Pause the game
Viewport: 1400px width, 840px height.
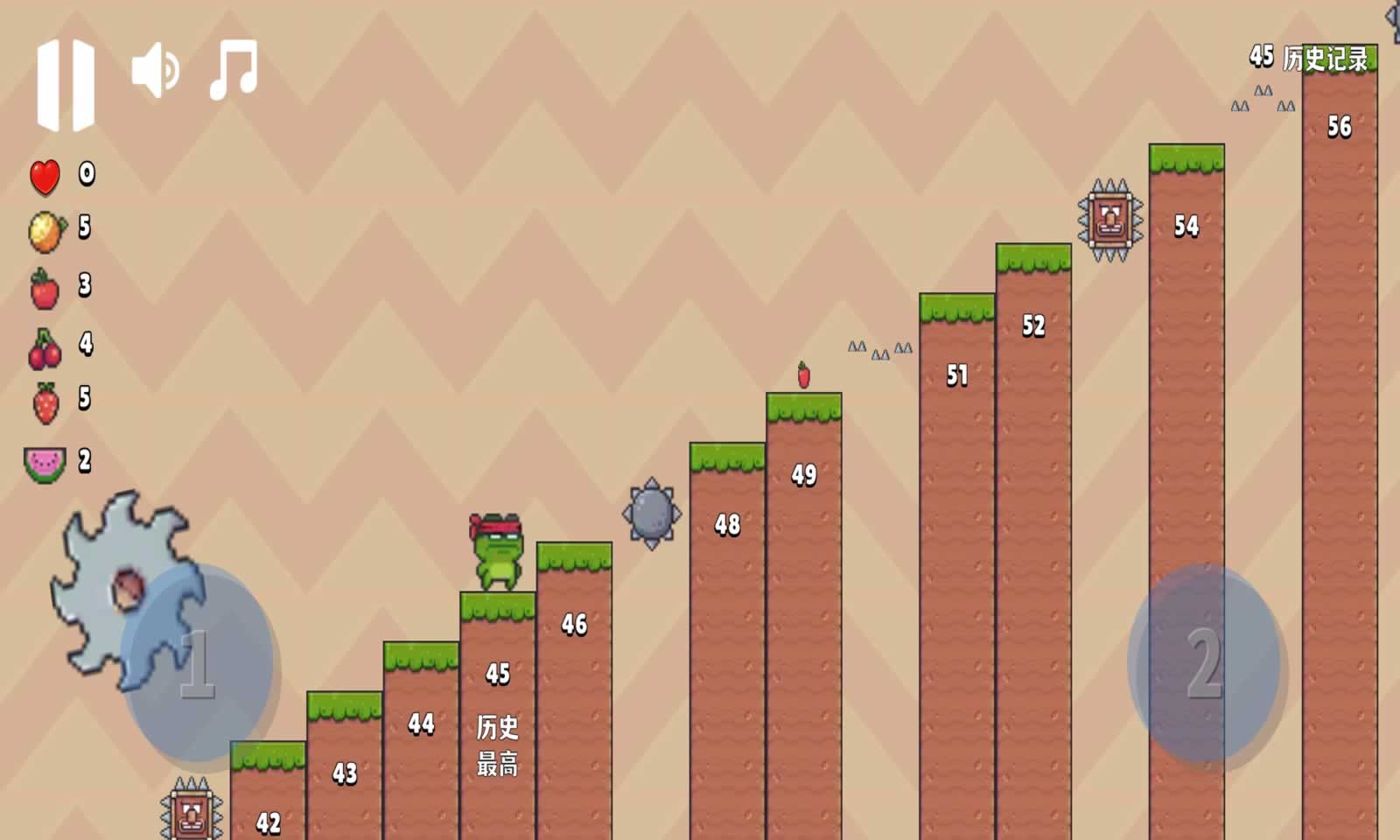[66, 85]
